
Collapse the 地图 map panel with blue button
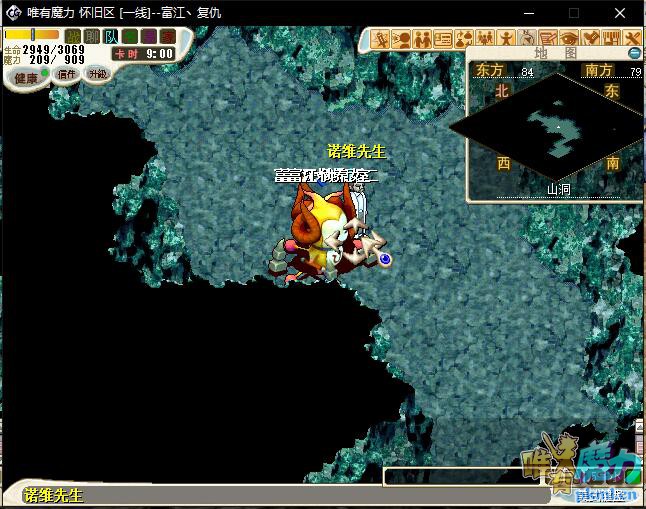634,52
